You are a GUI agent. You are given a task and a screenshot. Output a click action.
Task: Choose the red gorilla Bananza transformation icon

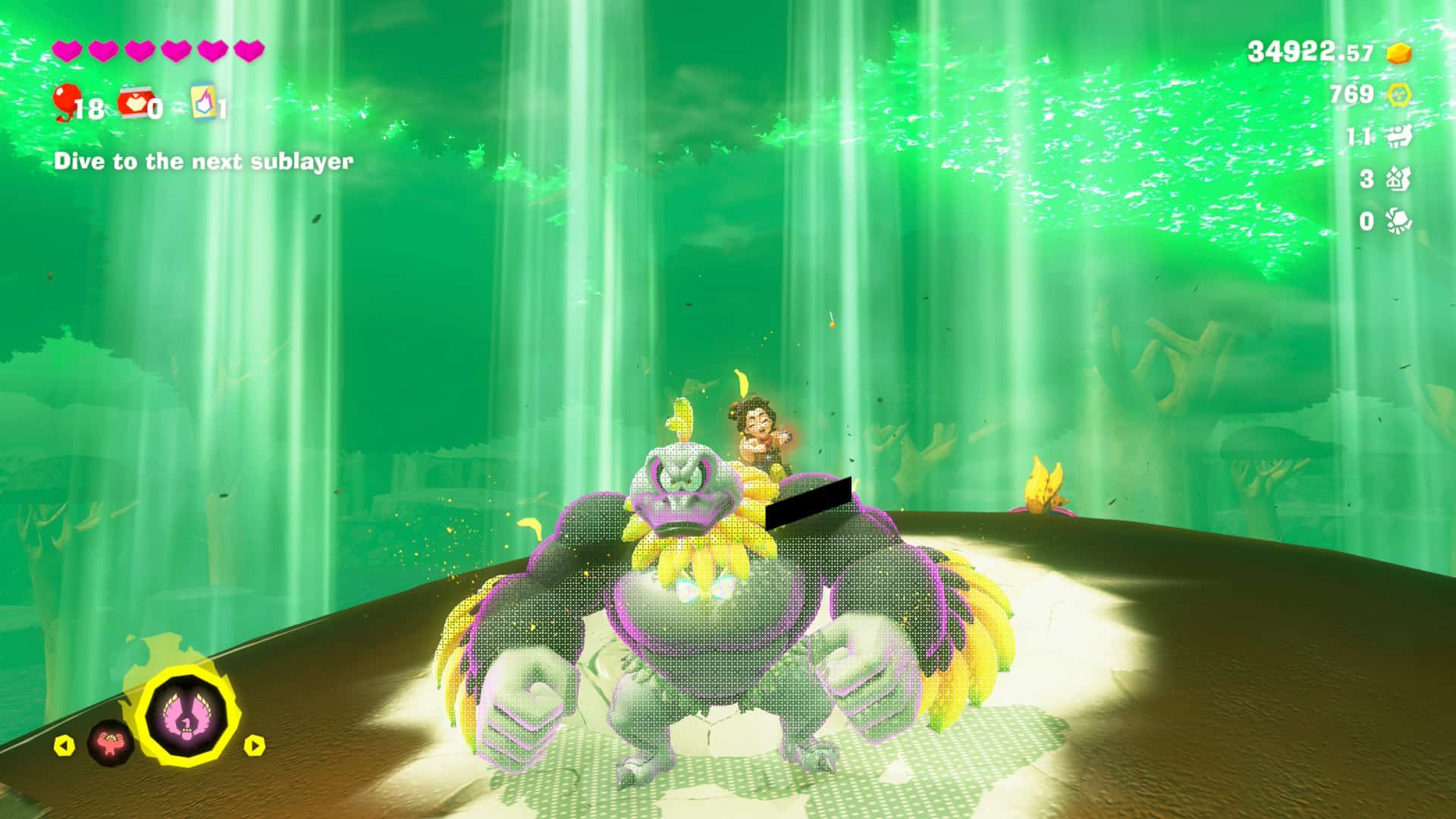coord(111,743)
